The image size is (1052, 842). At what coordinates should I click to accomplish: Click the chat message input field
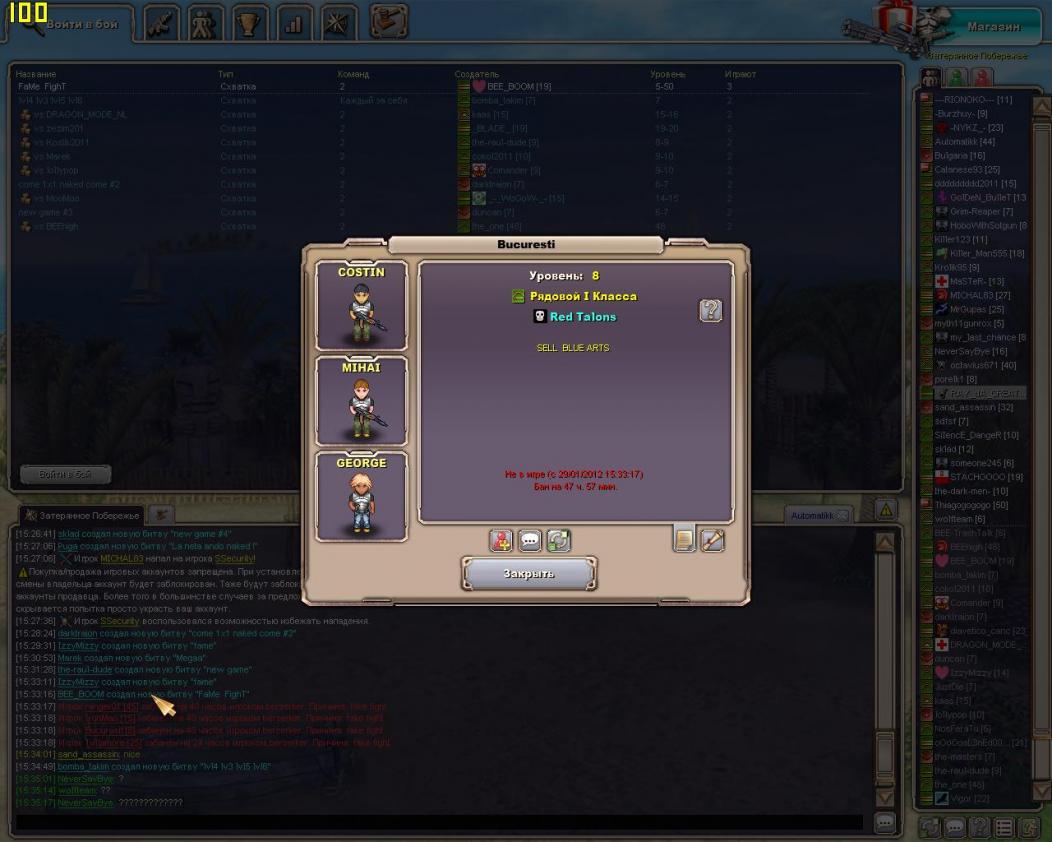tap(440, 822)
